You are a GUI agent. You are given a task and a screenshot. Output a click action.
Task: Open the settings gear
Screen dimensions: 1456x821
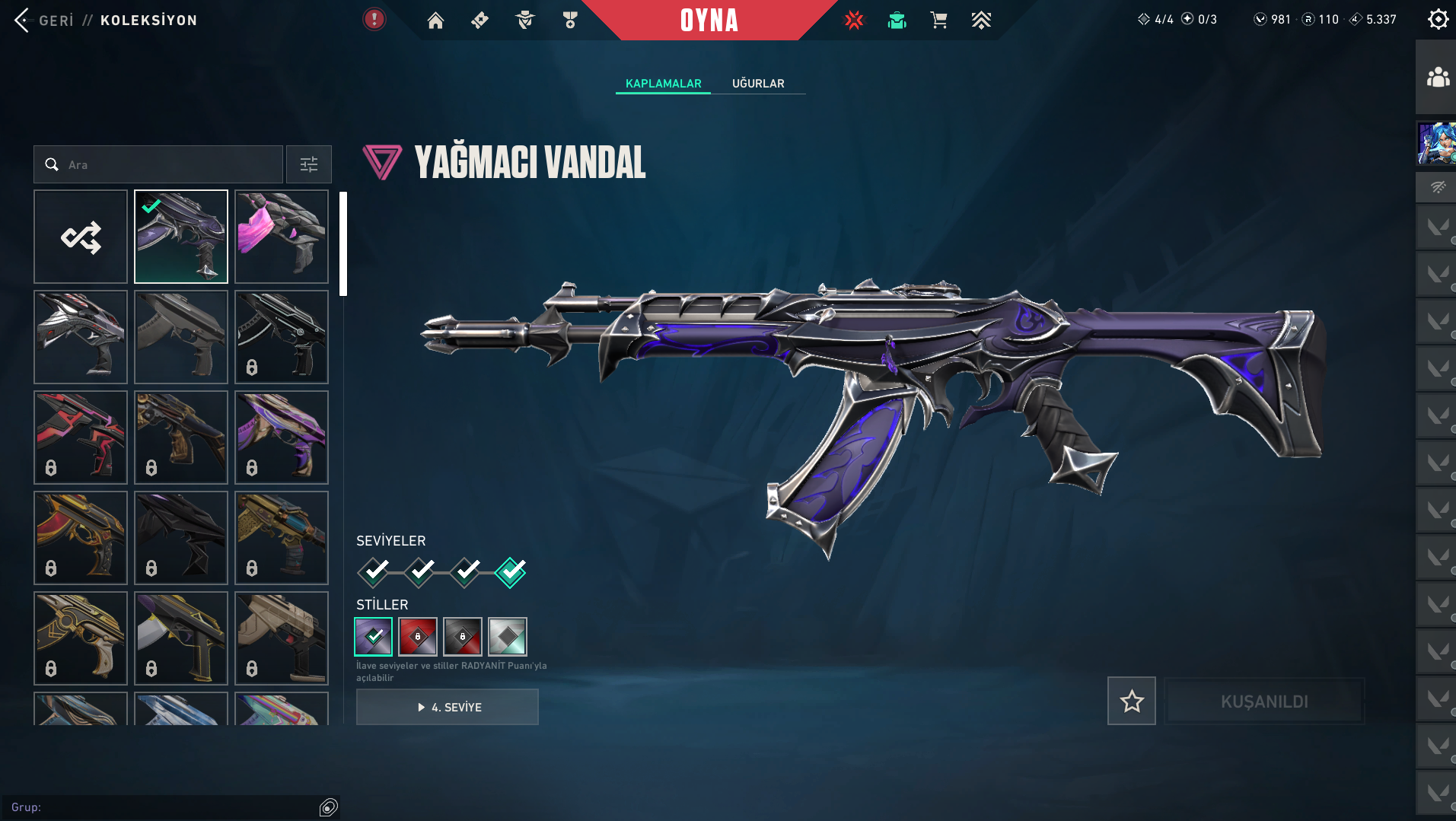coord(1438,19)
